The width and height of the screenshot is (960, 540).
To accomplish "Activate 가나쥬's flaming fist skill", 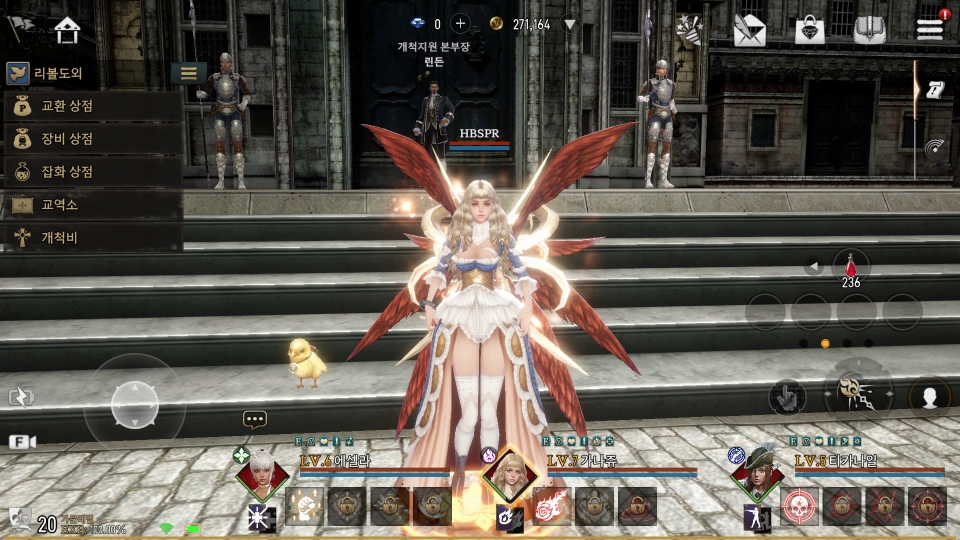I will point(551,507).
